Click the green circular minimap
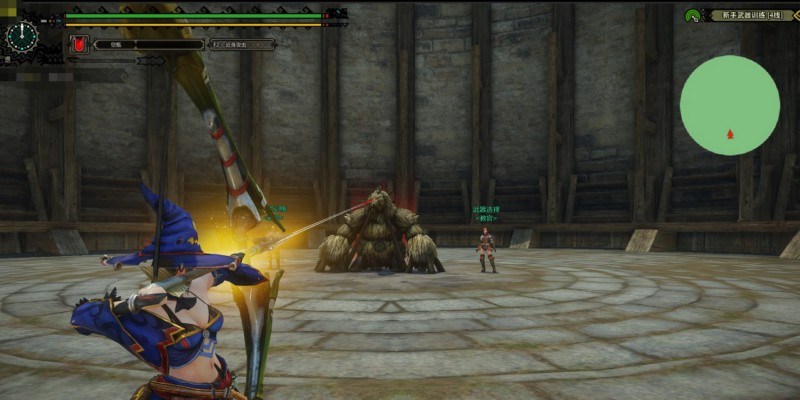The width and height of the screenshot is (800, 400). [729, 105]
